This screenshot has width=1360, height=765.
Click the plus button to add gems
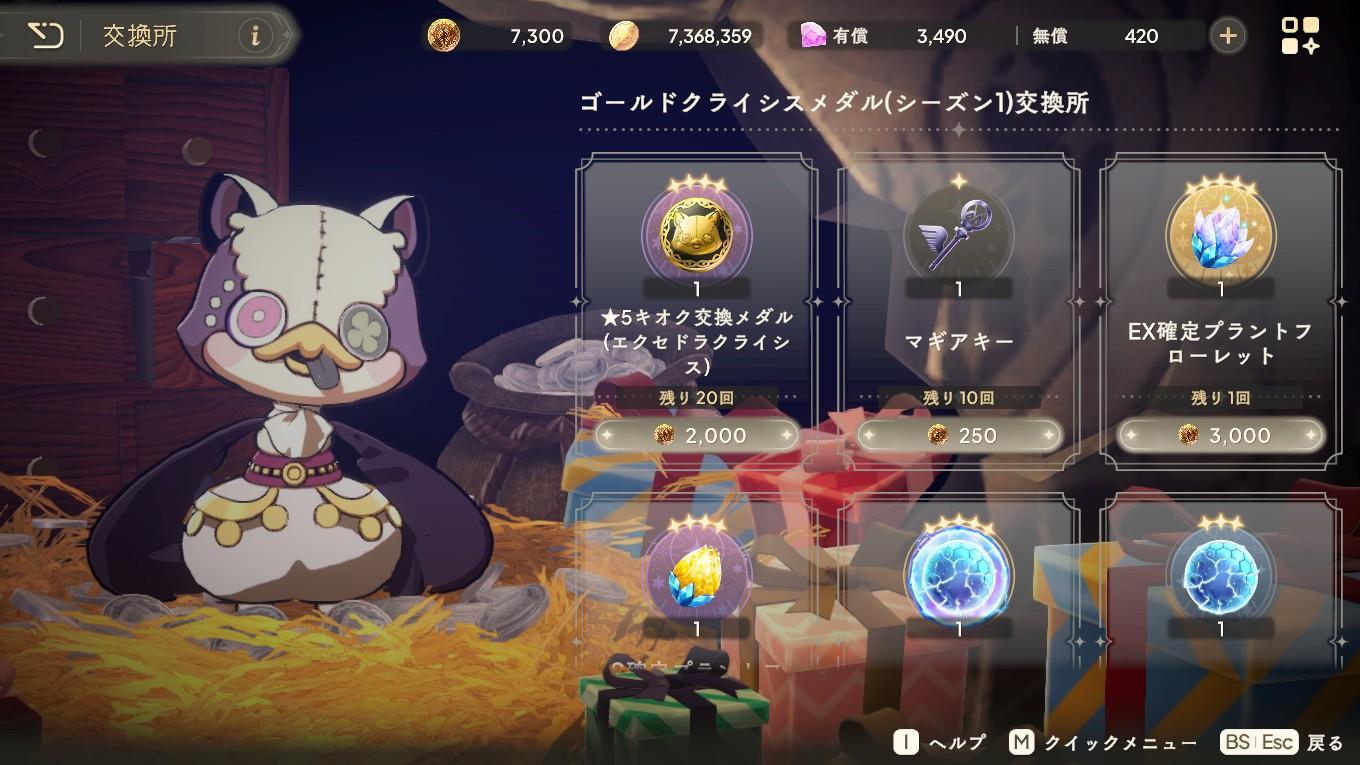point(1226,34)
